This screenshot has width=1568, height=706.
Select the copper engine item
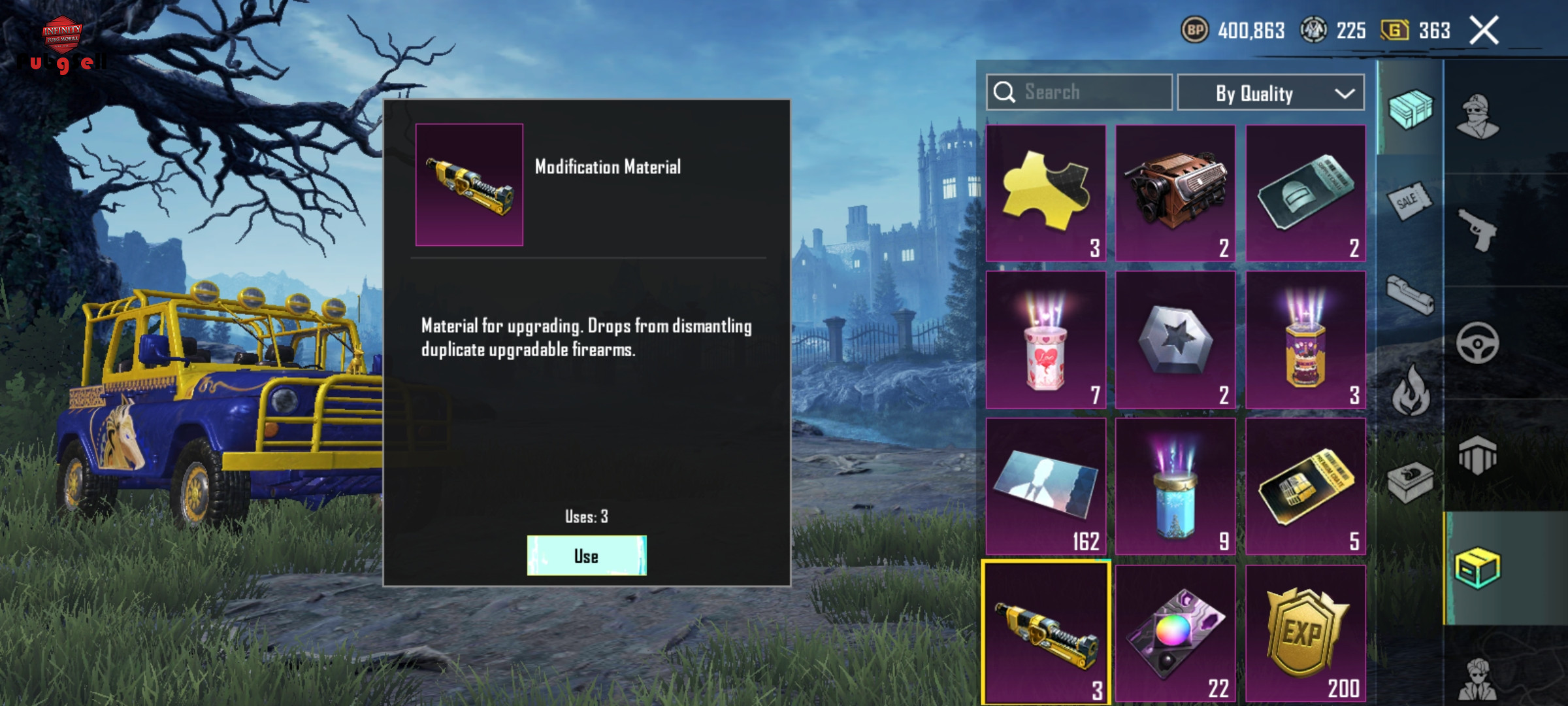point(1175,193)
